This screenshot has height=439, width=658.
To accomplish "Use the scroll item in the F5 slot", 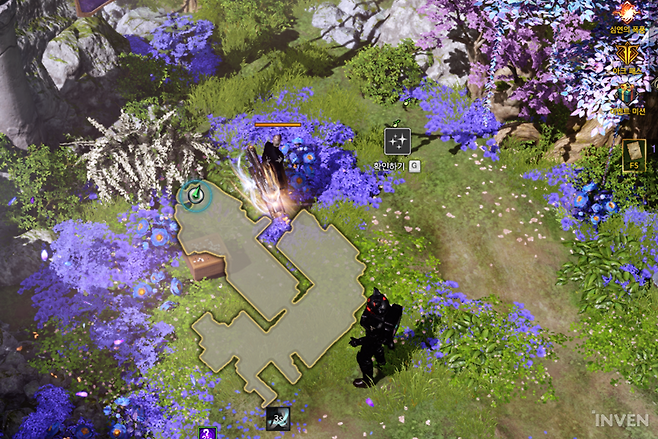I will coord(633,155).
